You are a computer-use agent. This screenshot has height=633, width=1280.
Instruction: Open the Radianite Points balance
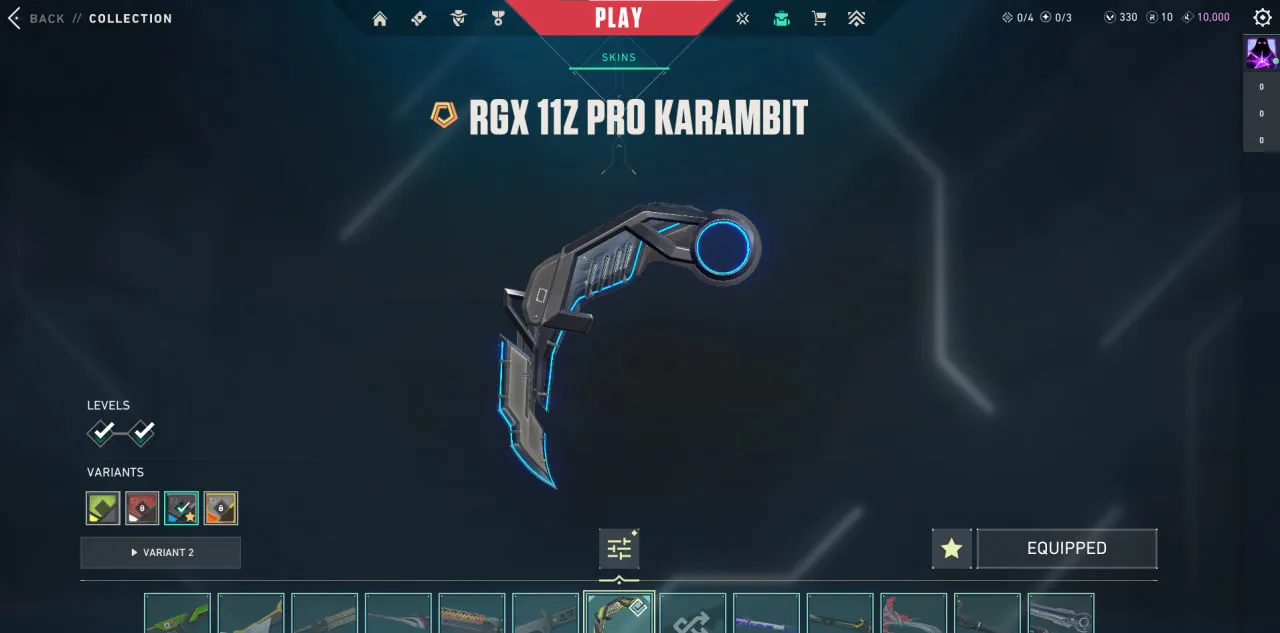(1159, 17)
